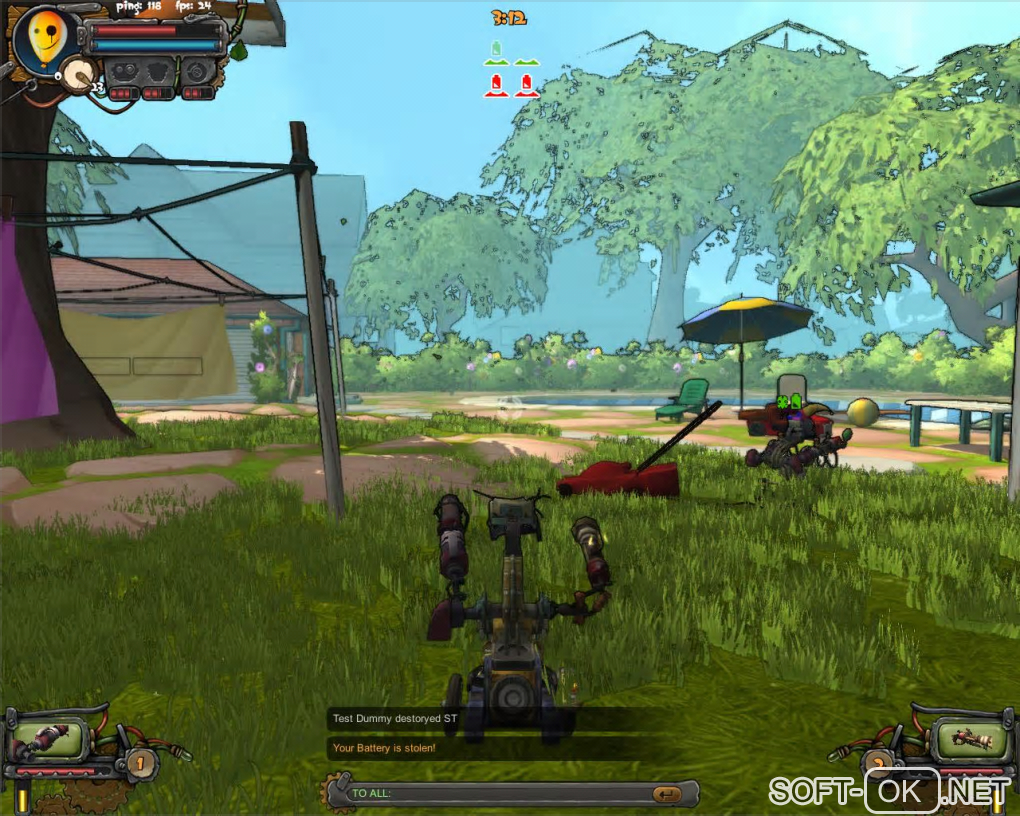Select the goggles-shaped module slot

pyautogui.click(x=124, y=72)
